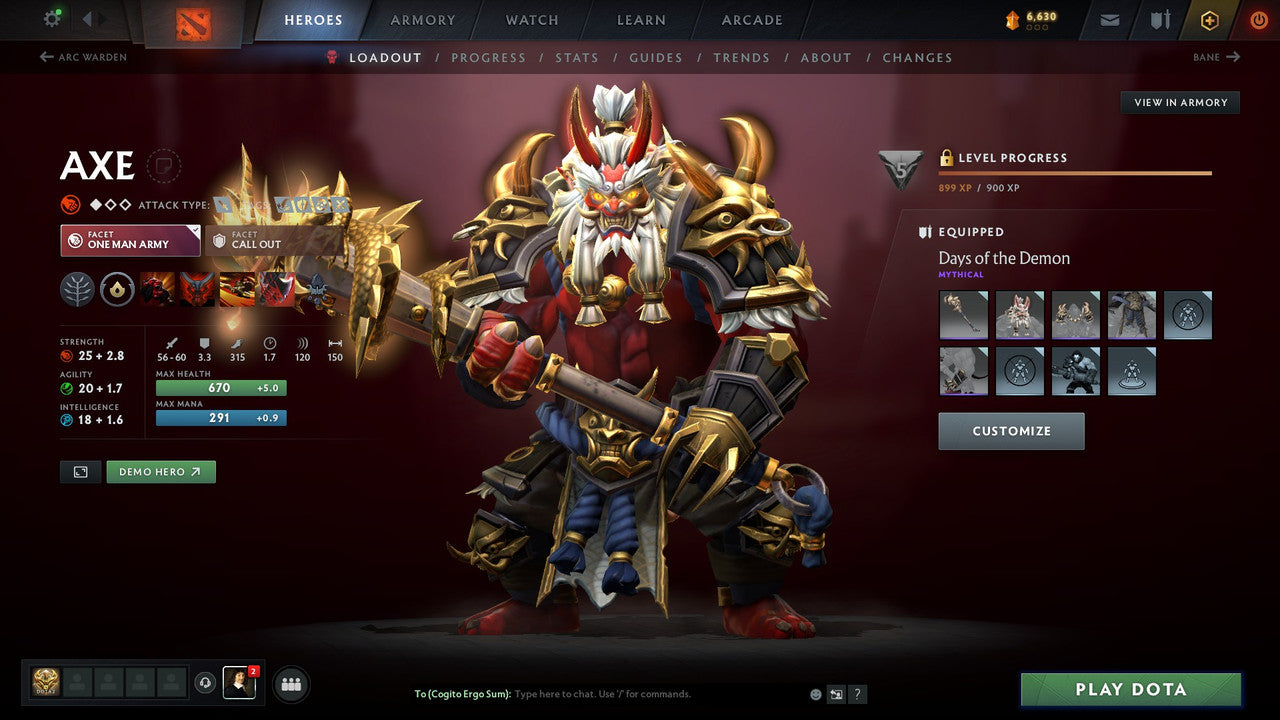
Task: Open the emoticon smiley in chat bar
Action: [x=815, y=693]
